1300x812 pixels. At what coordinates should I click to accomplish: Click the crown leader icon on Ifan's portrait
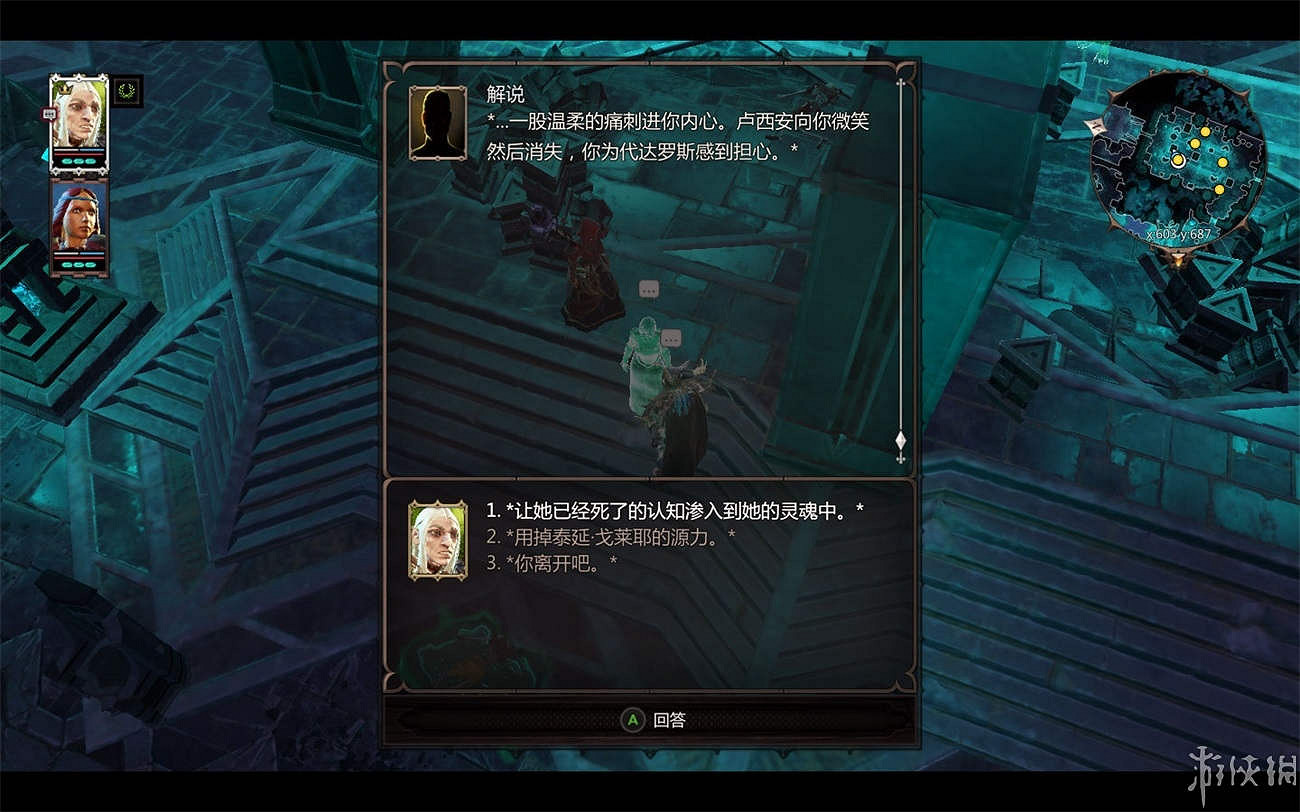[x=65, y=90]
